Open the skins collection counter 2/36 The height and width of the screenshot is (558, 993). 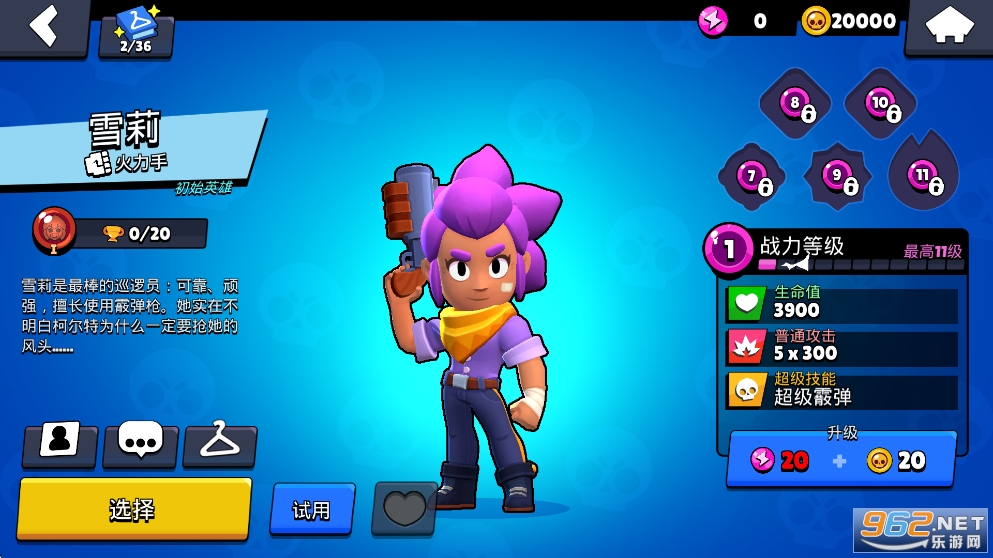[x=136, y=32]
